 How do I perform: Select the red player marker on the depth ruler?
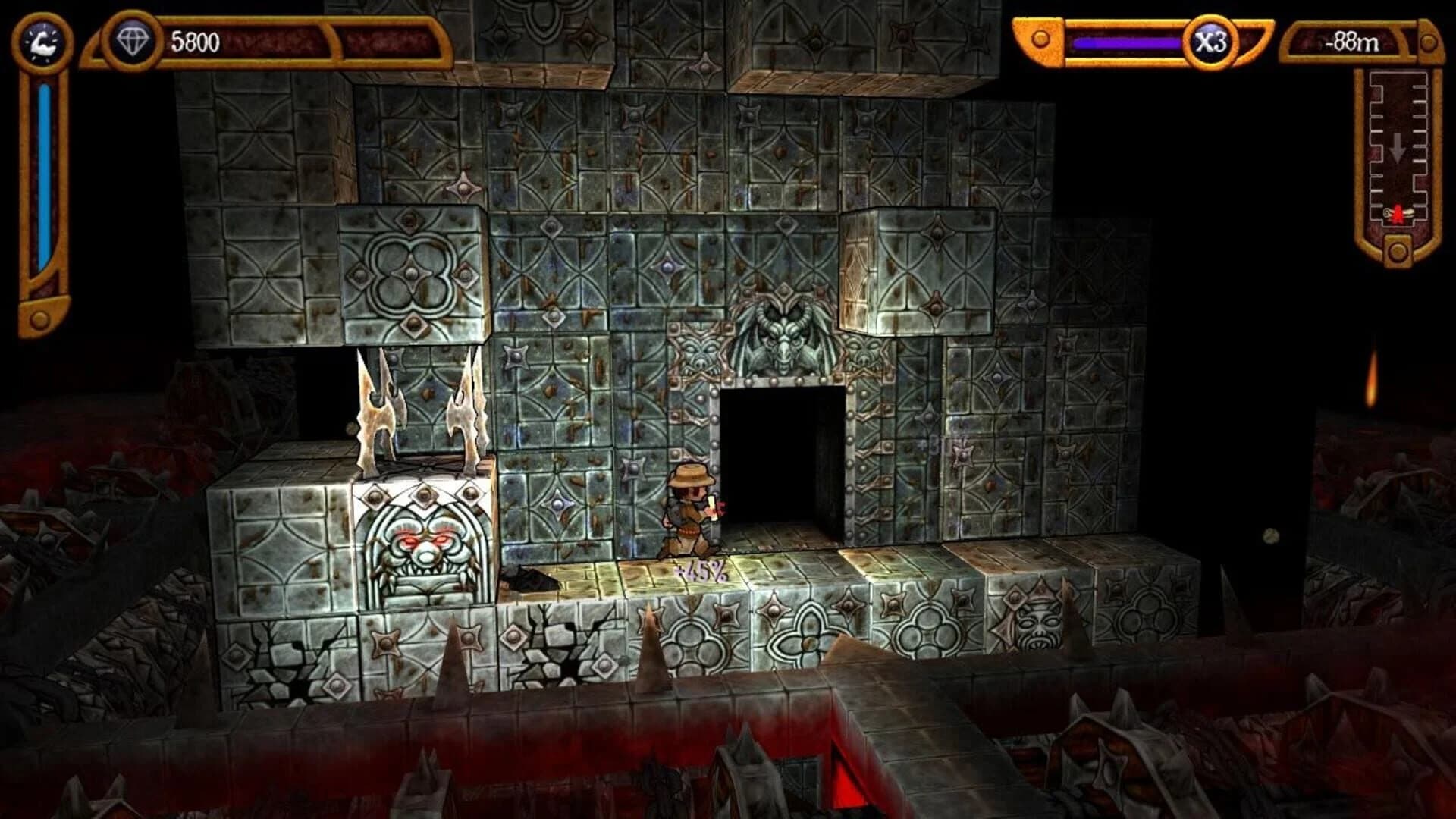[1398, 213]
